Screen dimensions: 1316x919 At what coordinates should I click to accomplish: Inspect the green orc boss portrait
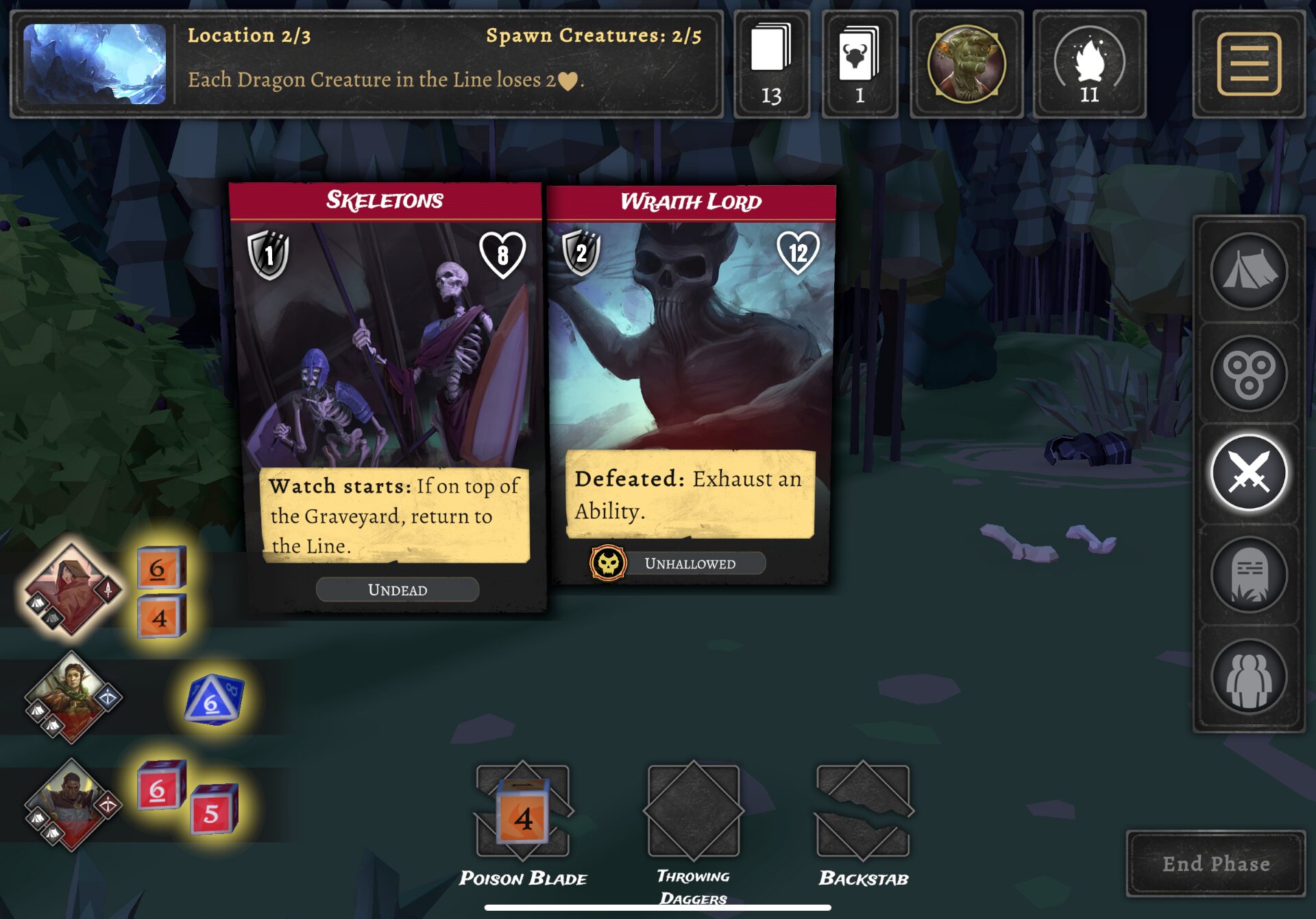pos(966,64)
